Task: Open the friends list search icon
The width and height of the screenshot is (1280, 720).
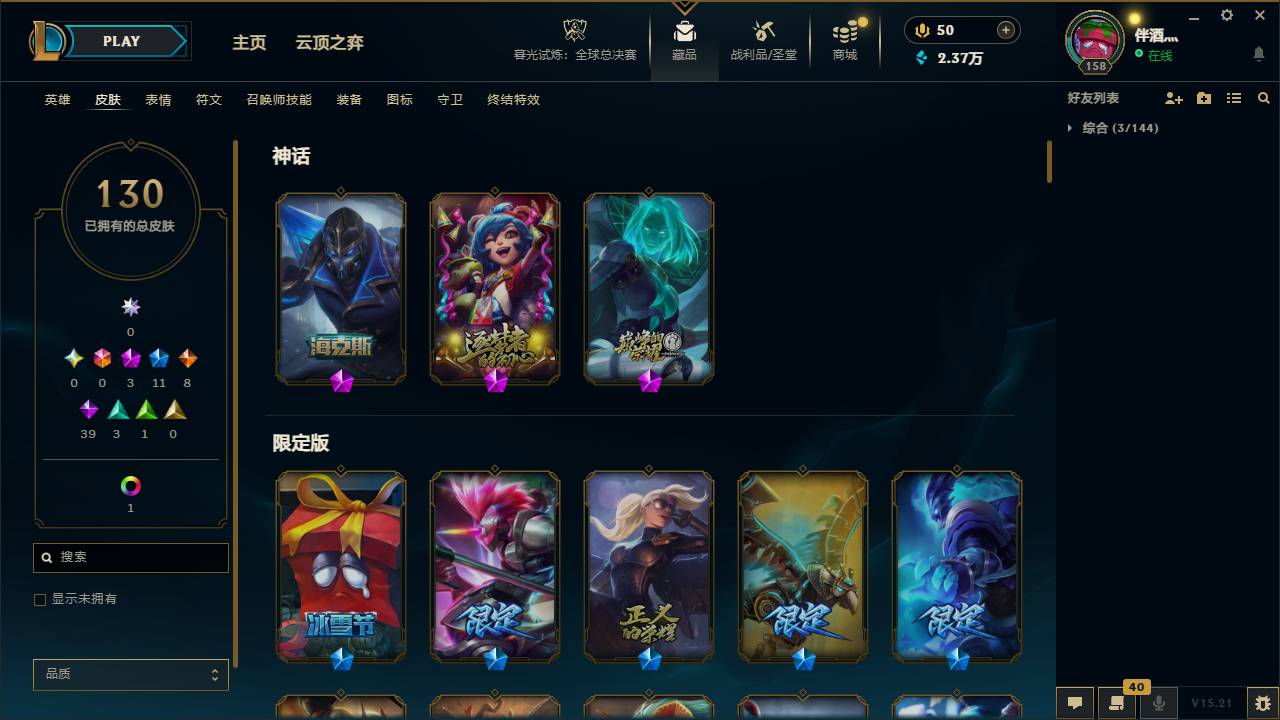Action: [x=1264, y=97]
